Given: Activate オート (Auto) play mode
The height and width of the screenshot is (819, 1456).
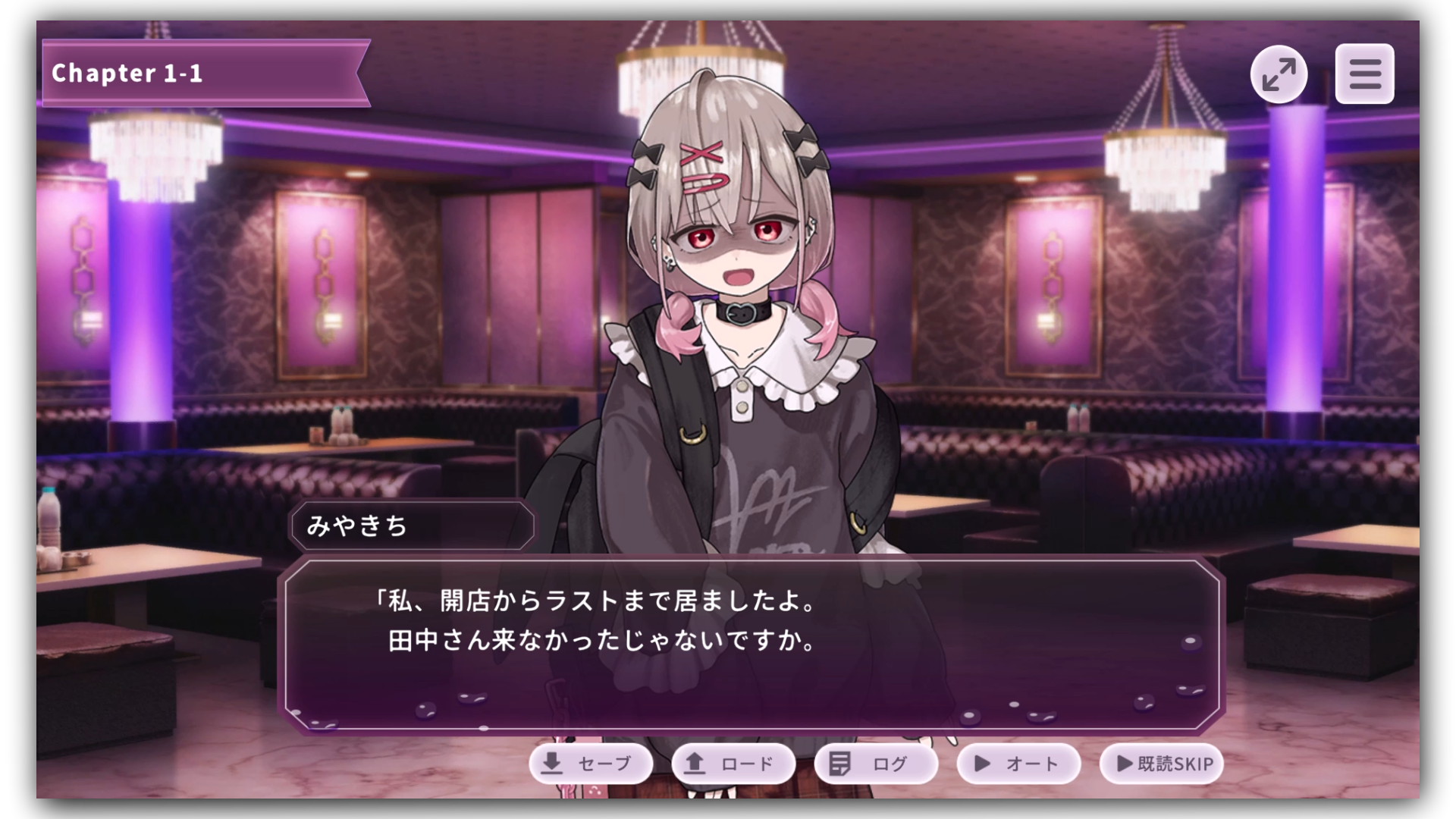Looking at the screenshot, I should pos(1018,763).
